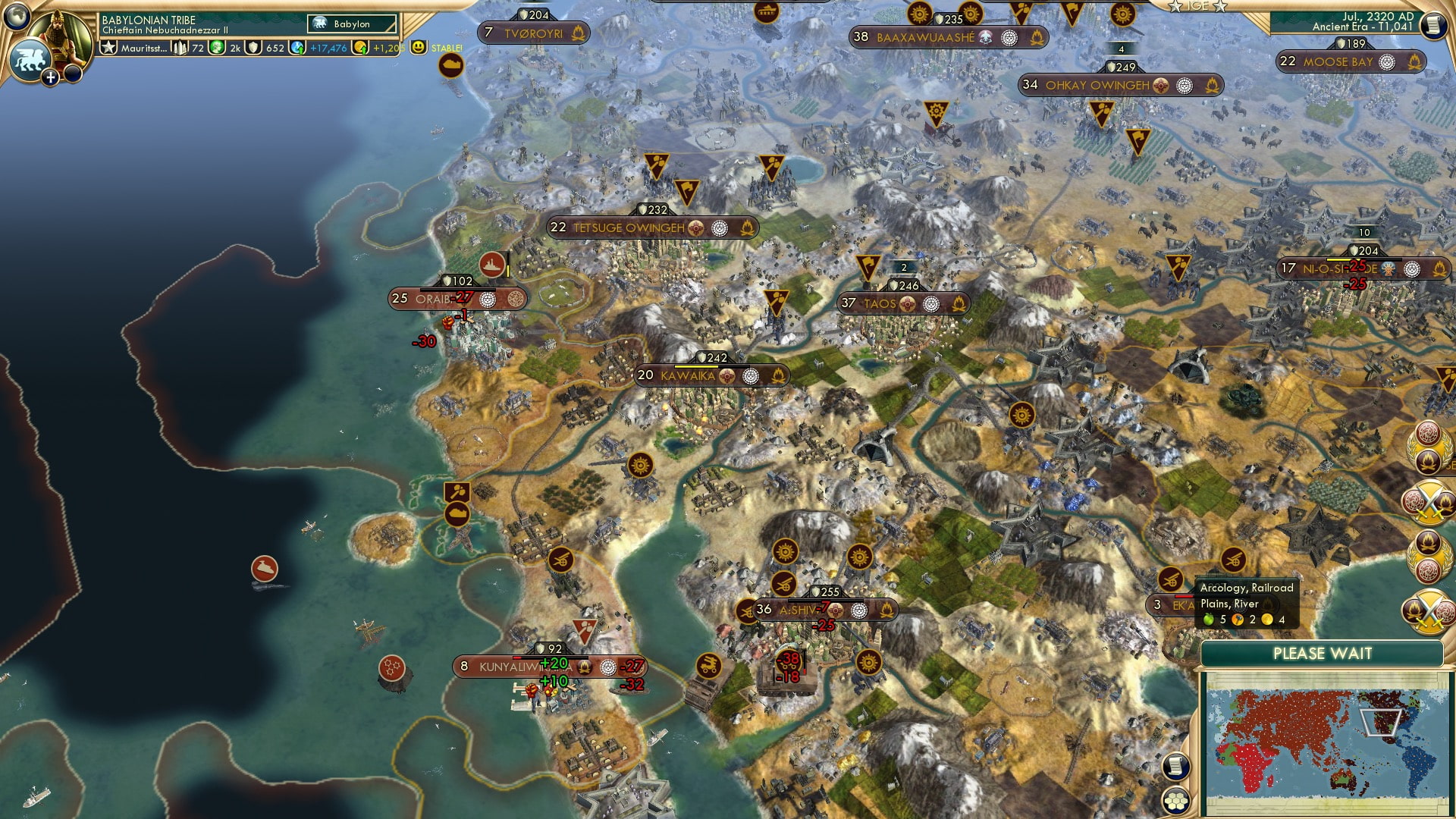The image size is (1456, 819).
Task: Click the gold coin income icon
Action: (362, 48)
